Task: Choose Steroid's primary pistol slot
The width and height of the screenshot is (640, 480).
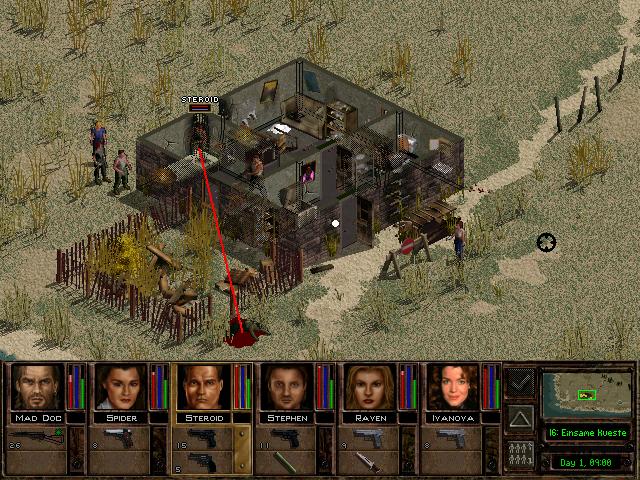Action: (206, 436)
